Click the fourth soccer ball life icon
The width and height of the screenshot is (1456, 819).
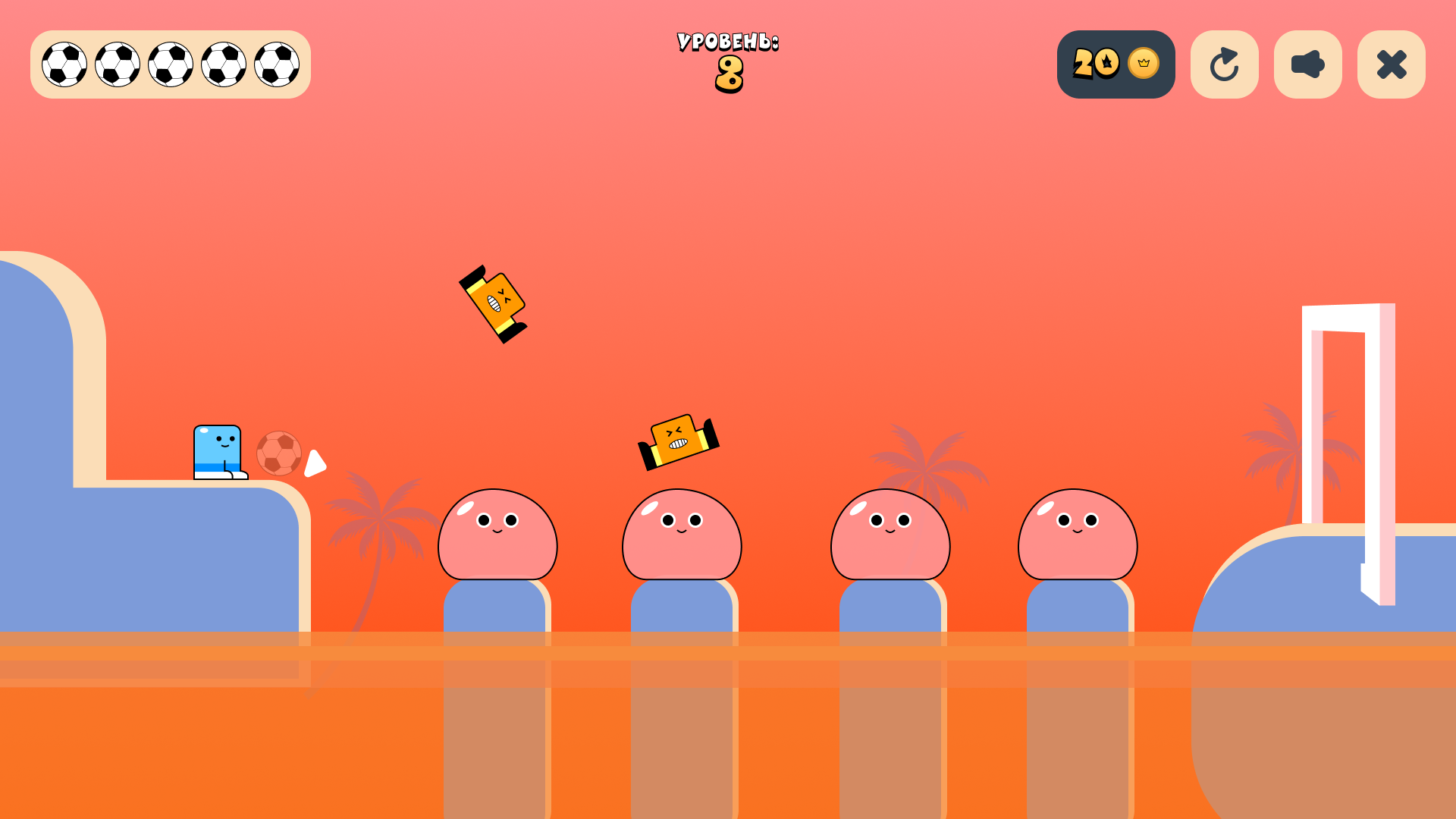pyautogui.click(x=223, y=64)
